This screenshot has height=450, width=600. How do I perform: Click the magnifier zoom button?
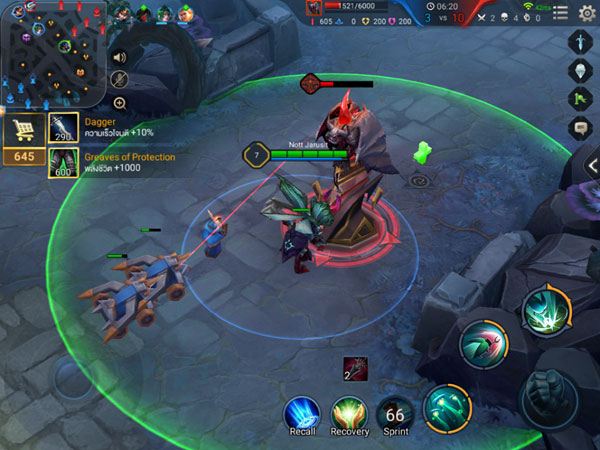click(120, 103)
